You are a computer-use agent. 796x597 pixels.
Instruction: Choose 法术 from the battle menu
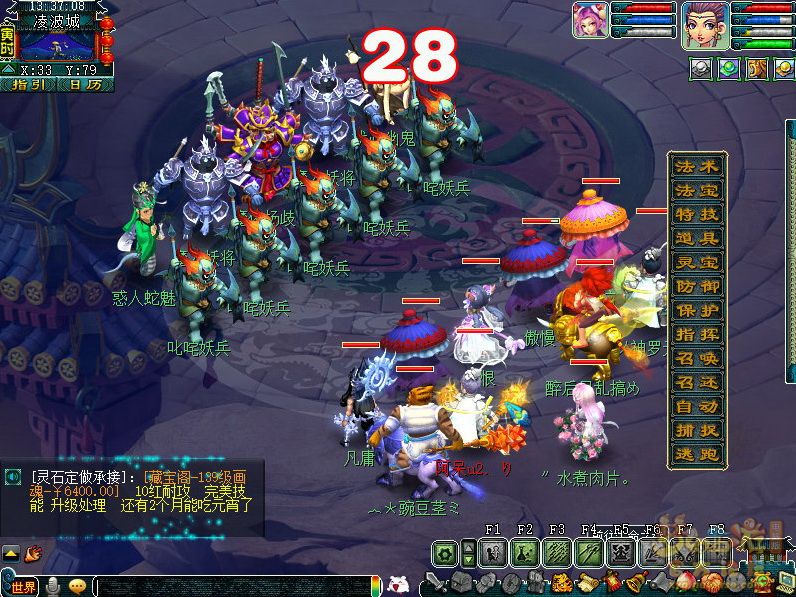click(697, 167)
